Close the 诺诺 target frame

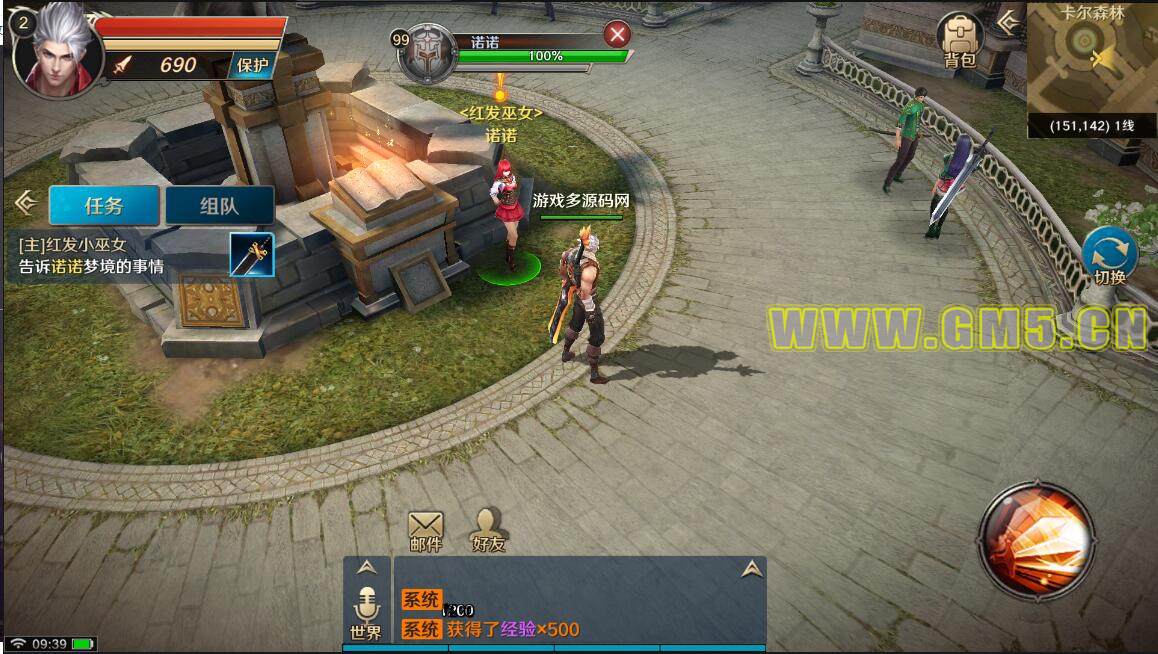[618, 35]
